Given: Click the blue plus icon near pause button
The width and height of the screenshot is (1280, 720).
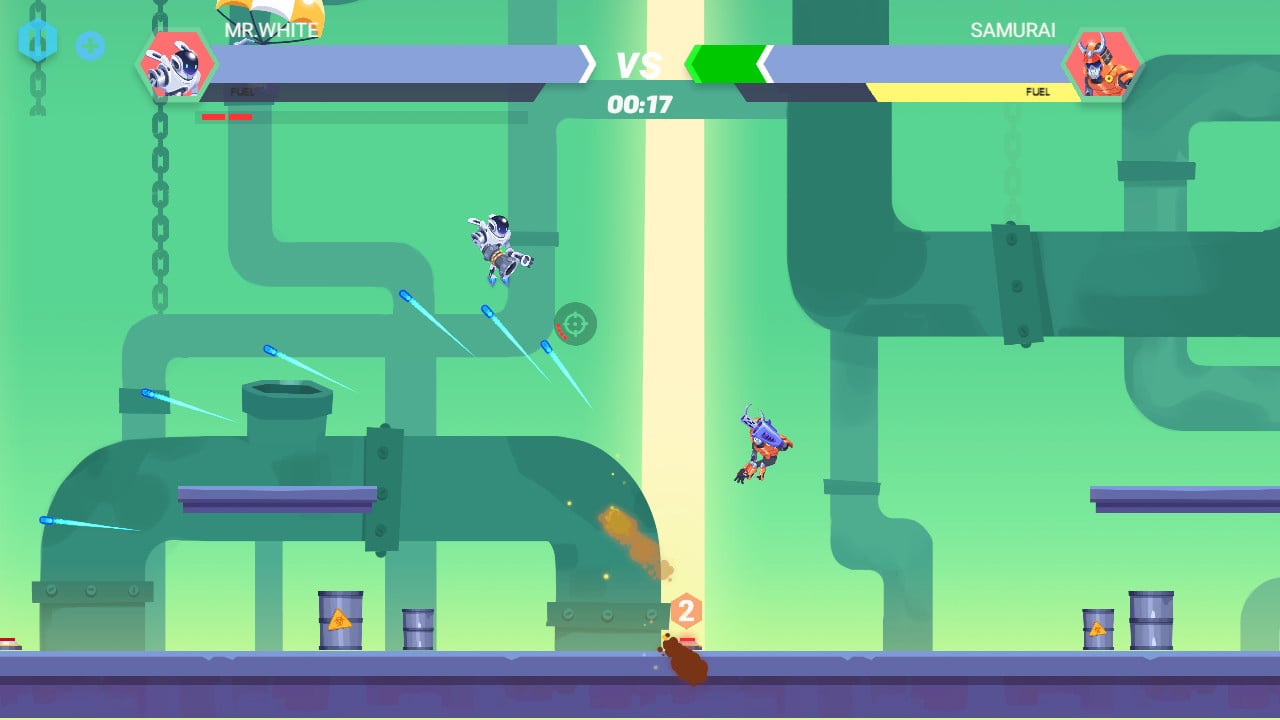Looking at the screenshot, I should tap(91, 47).
